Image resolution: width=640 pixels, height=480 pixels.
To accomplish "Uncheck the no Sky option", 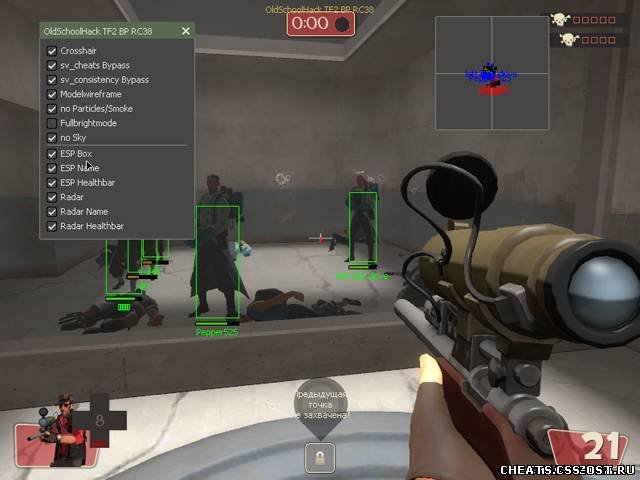I will (52, 138).
